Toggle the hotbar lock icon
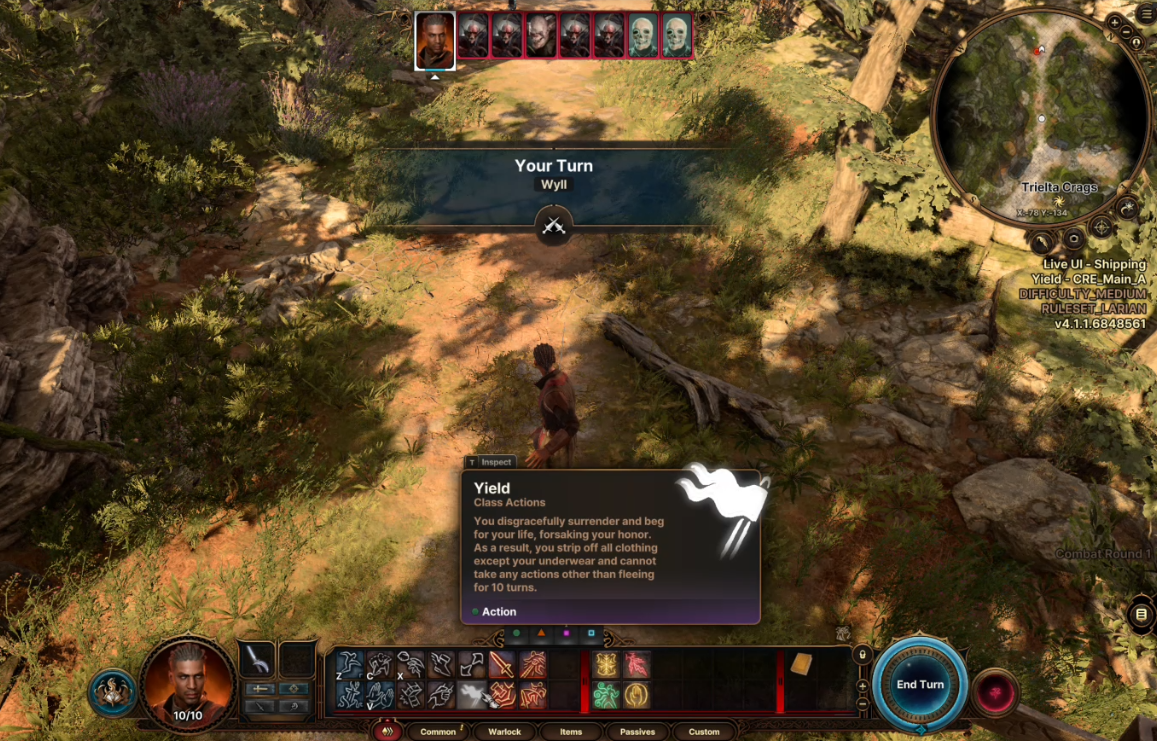1157x741 pixels. pyautogui.click(x=862, y=654)
